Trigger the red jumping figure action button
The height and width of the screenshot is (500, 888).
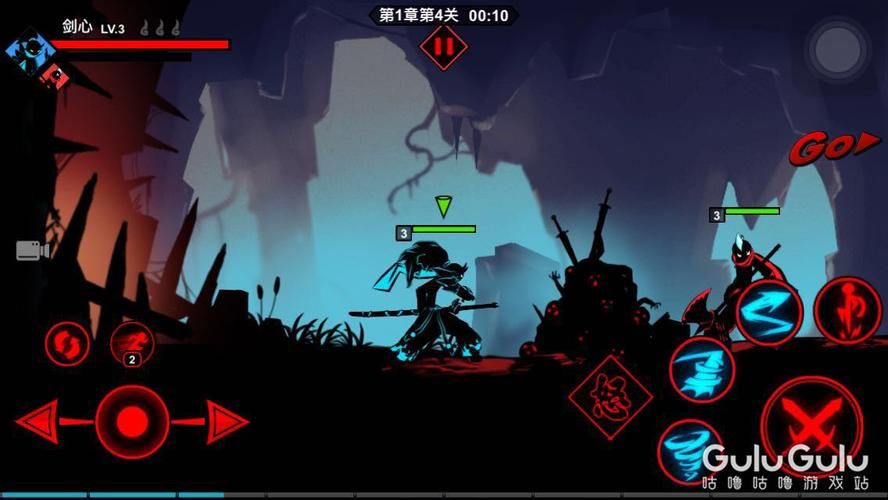(x=847, y=311)
